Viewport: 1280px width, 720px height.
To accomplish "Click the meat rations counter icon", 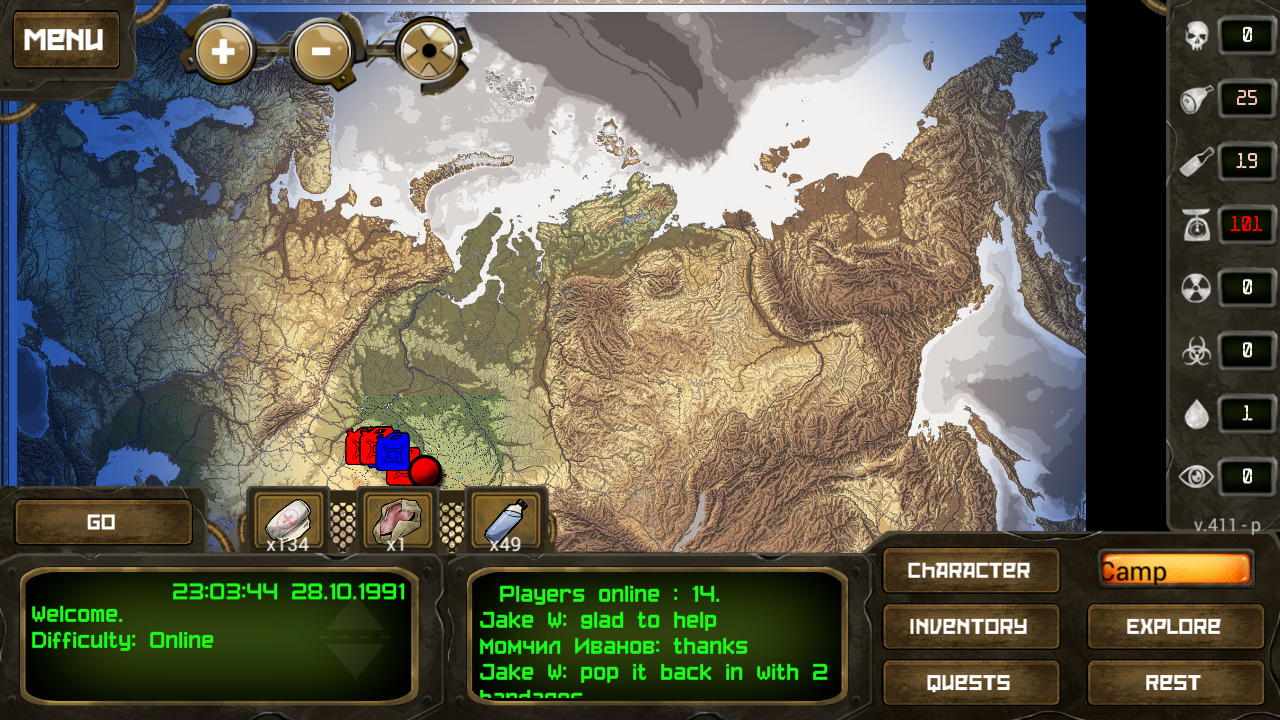I will tap(1196, 99).
